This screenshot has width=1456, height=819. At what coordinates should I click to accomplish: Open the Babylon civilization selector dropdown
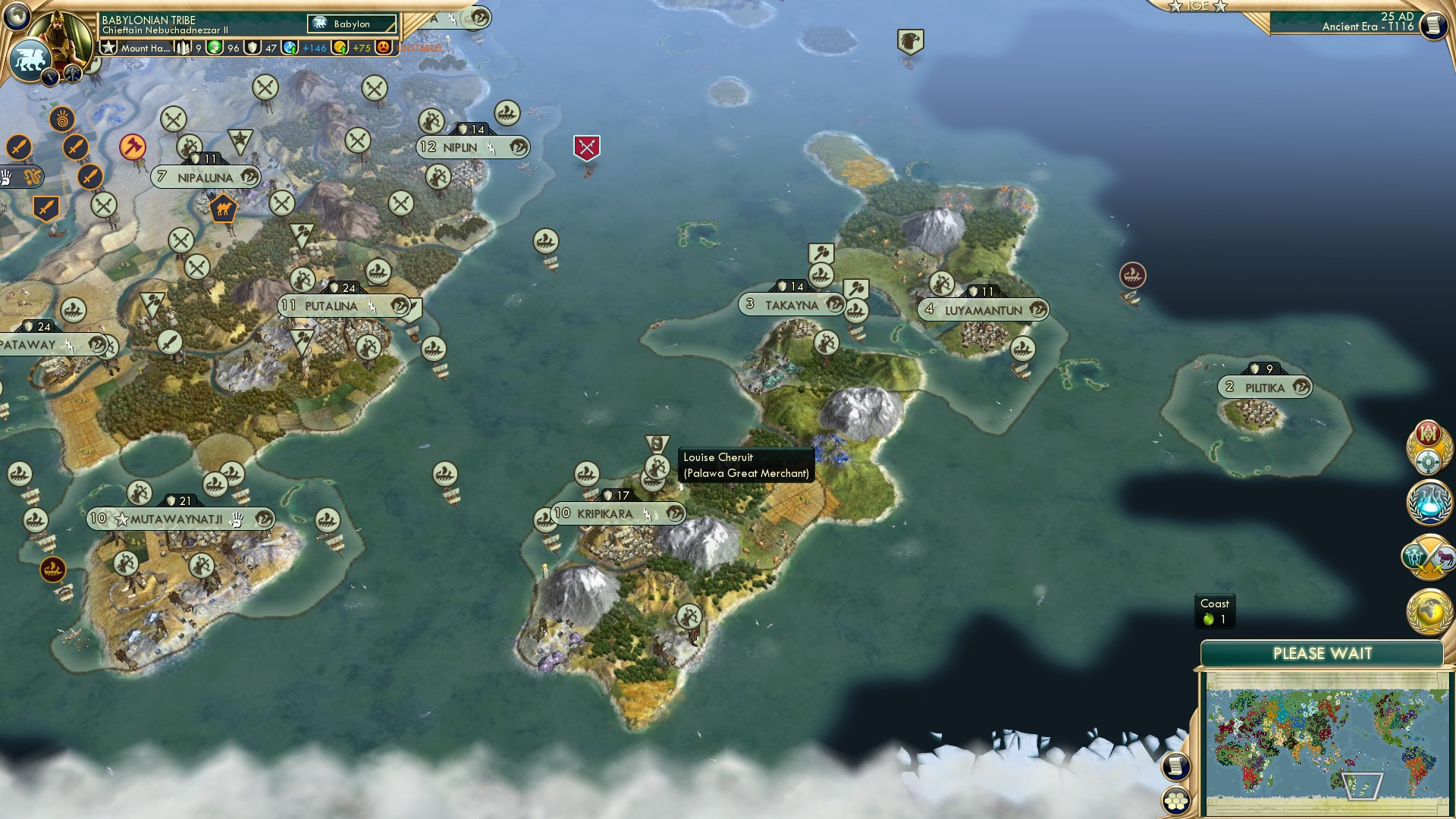point(351,24)
